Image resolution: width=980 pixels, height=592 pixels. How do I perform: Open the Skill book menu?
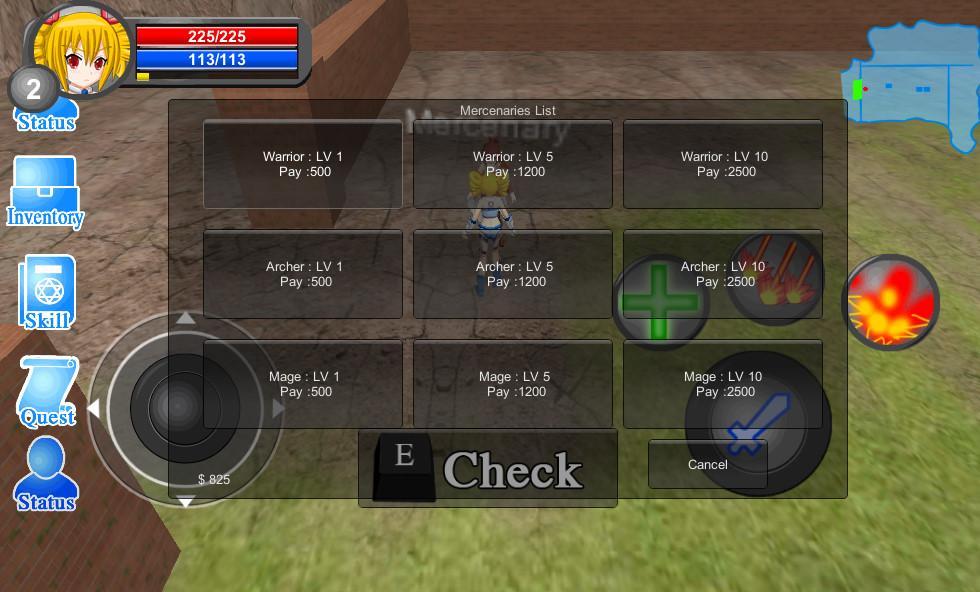(46, 292)
